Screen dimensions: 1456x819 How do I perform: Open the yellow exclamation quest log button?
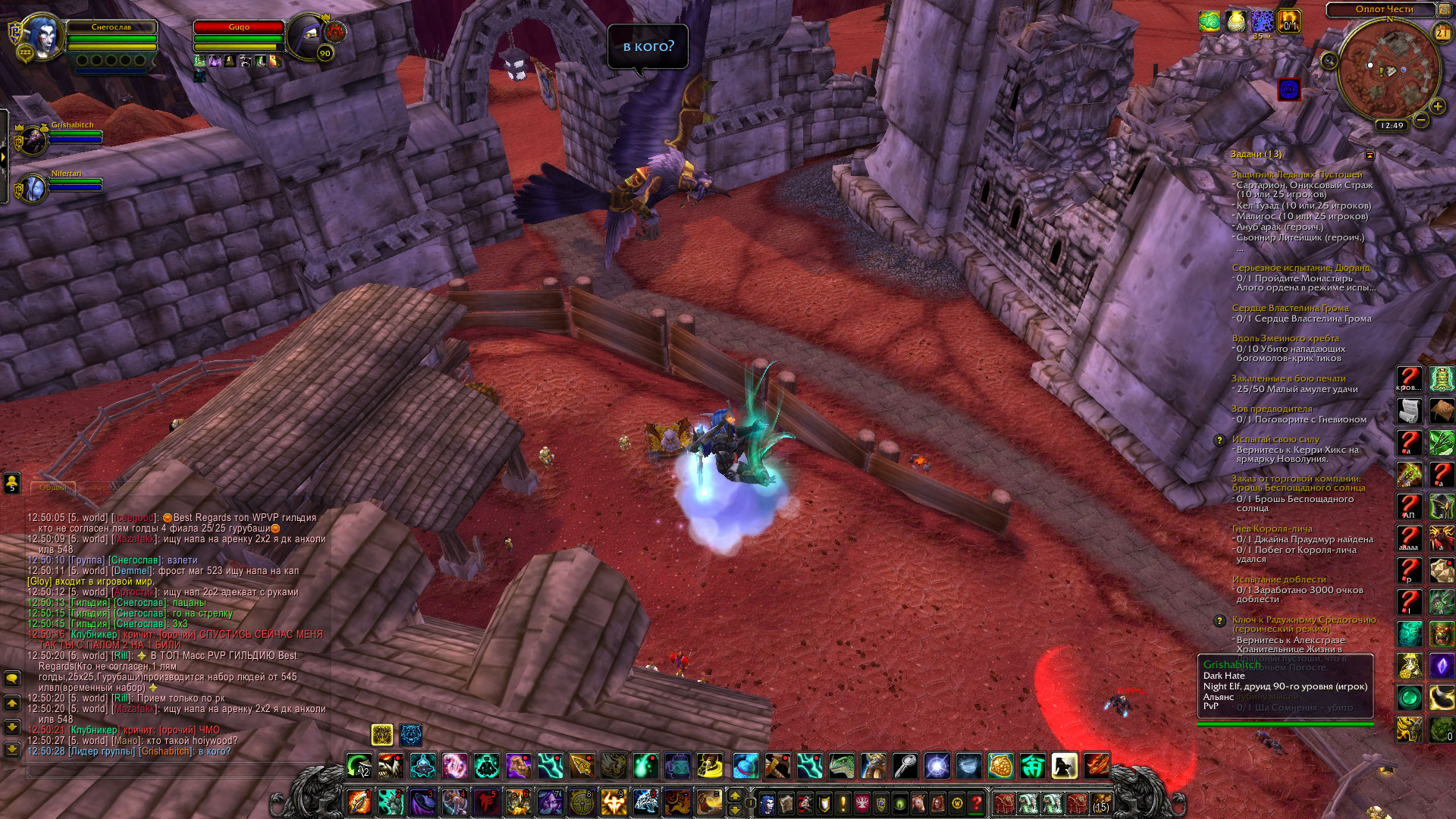click(843, 802)
